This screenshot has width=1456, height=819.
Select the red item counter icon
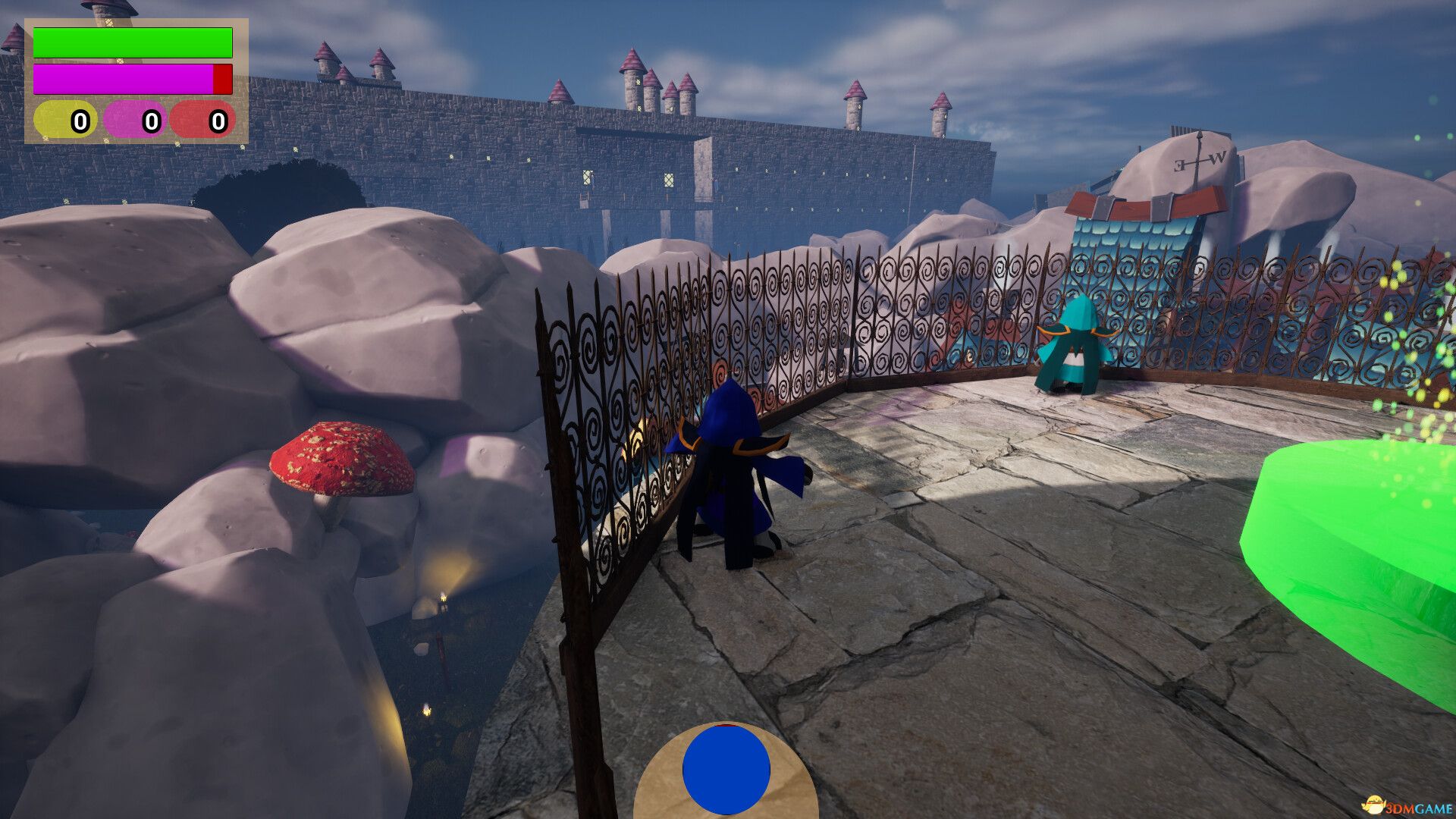[202, 120]
